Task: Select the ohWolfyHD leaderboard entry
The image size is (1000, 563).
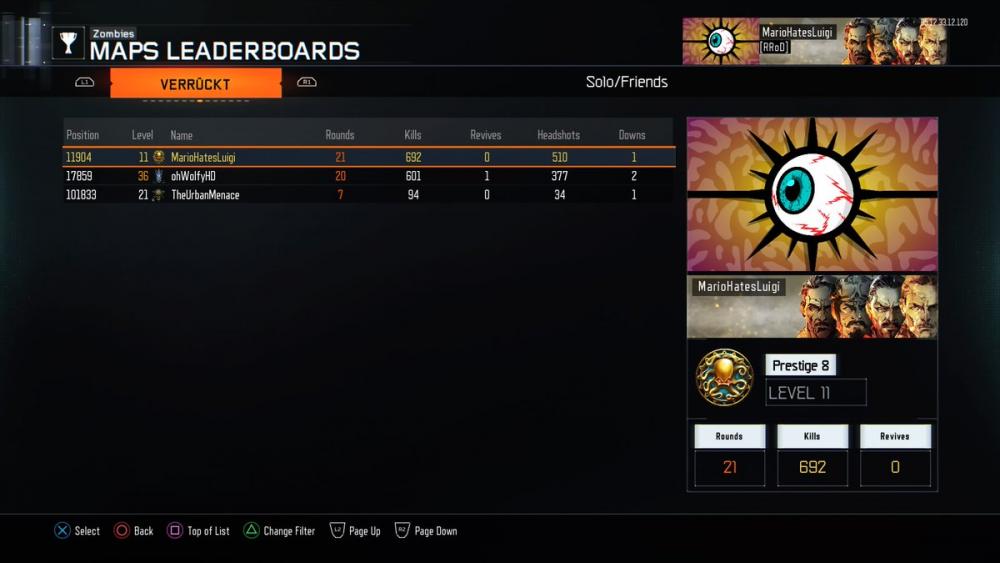Action: pyautogui.click(x=368, y=176)
